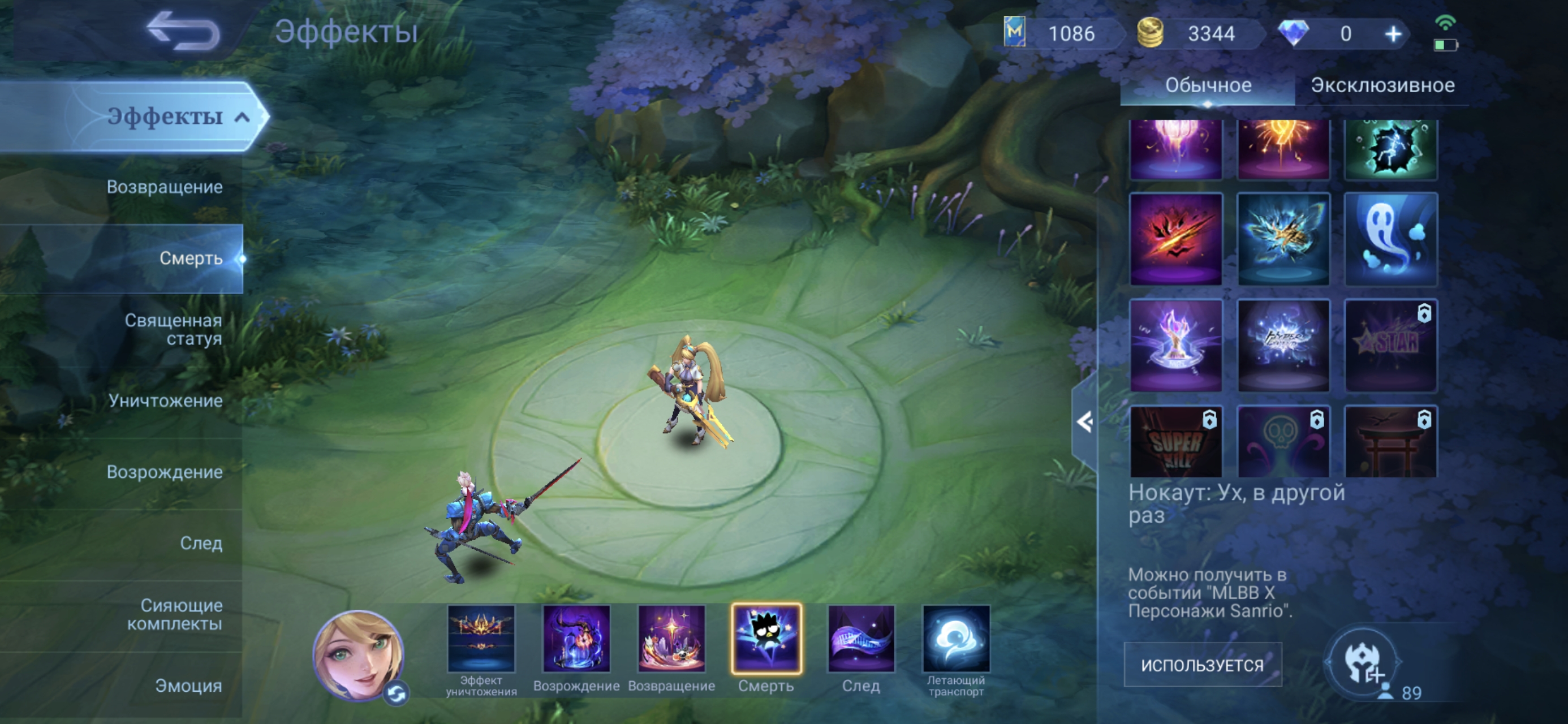Open the Возрождение category in sidebar

pos(165,472)
